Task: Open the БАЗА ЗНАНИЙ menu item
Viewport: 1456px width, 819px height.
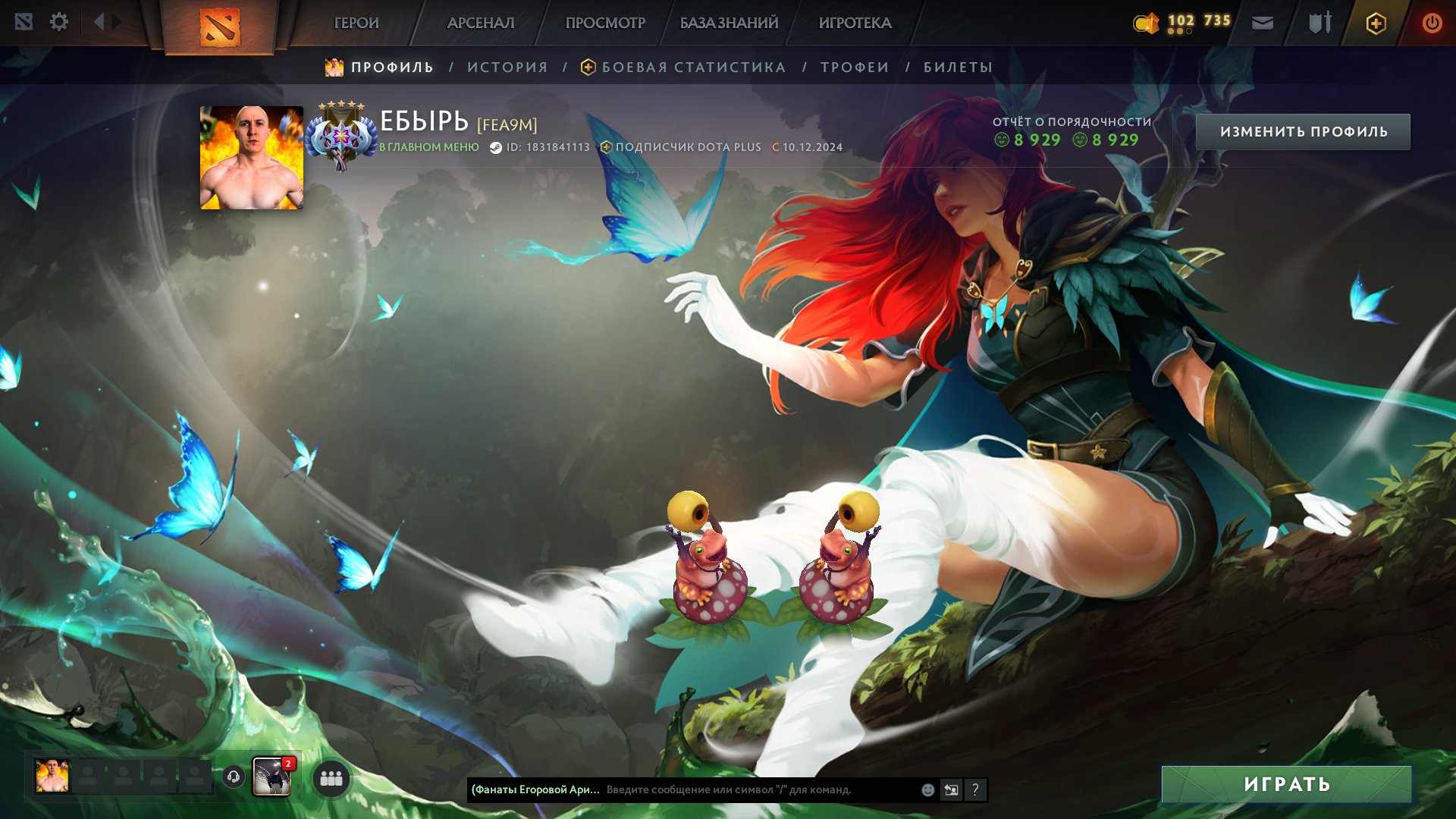Action: (726, 23)
